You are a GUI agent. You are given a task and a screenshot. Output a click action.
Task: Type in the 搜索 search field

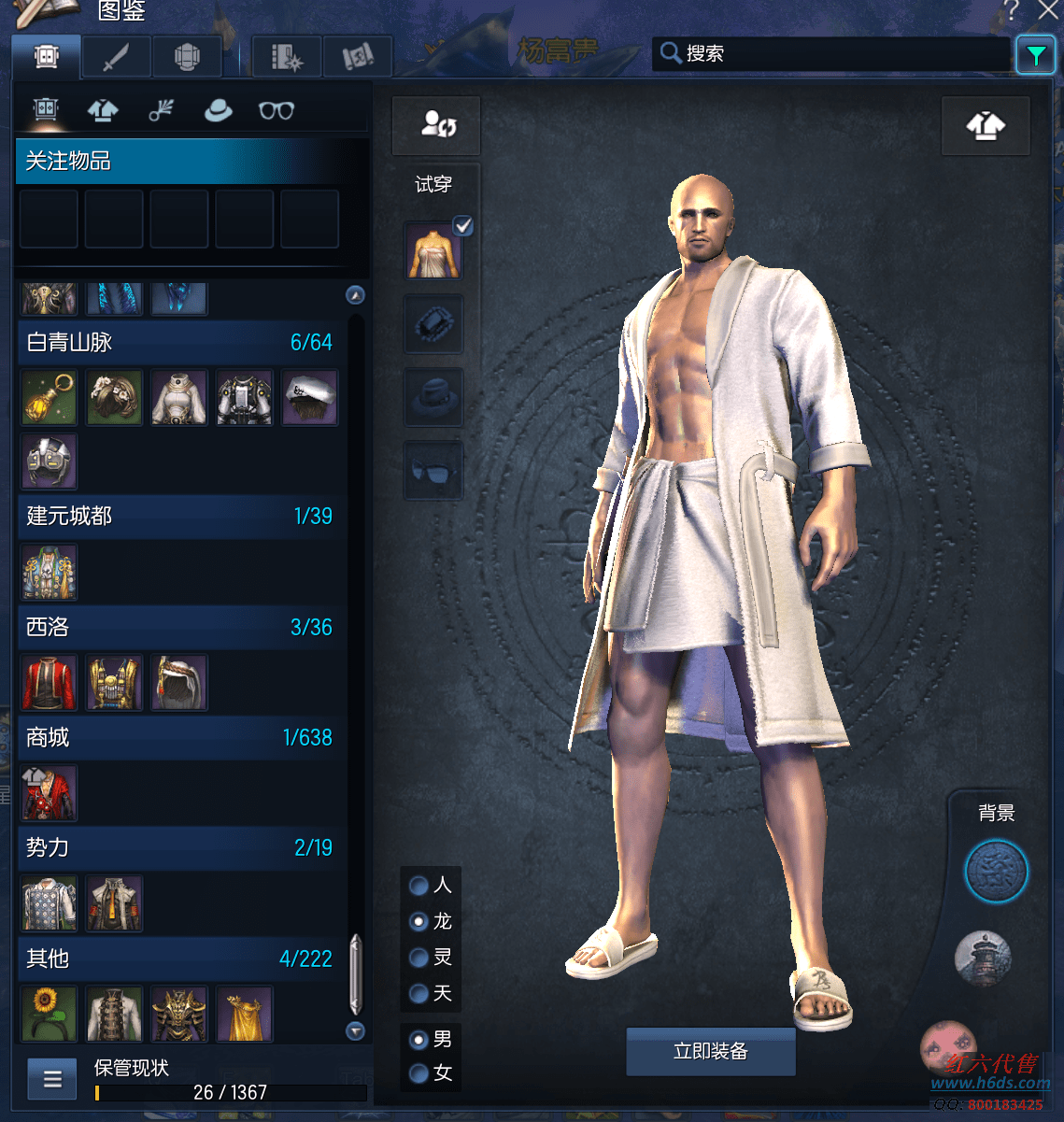(841, 53)
